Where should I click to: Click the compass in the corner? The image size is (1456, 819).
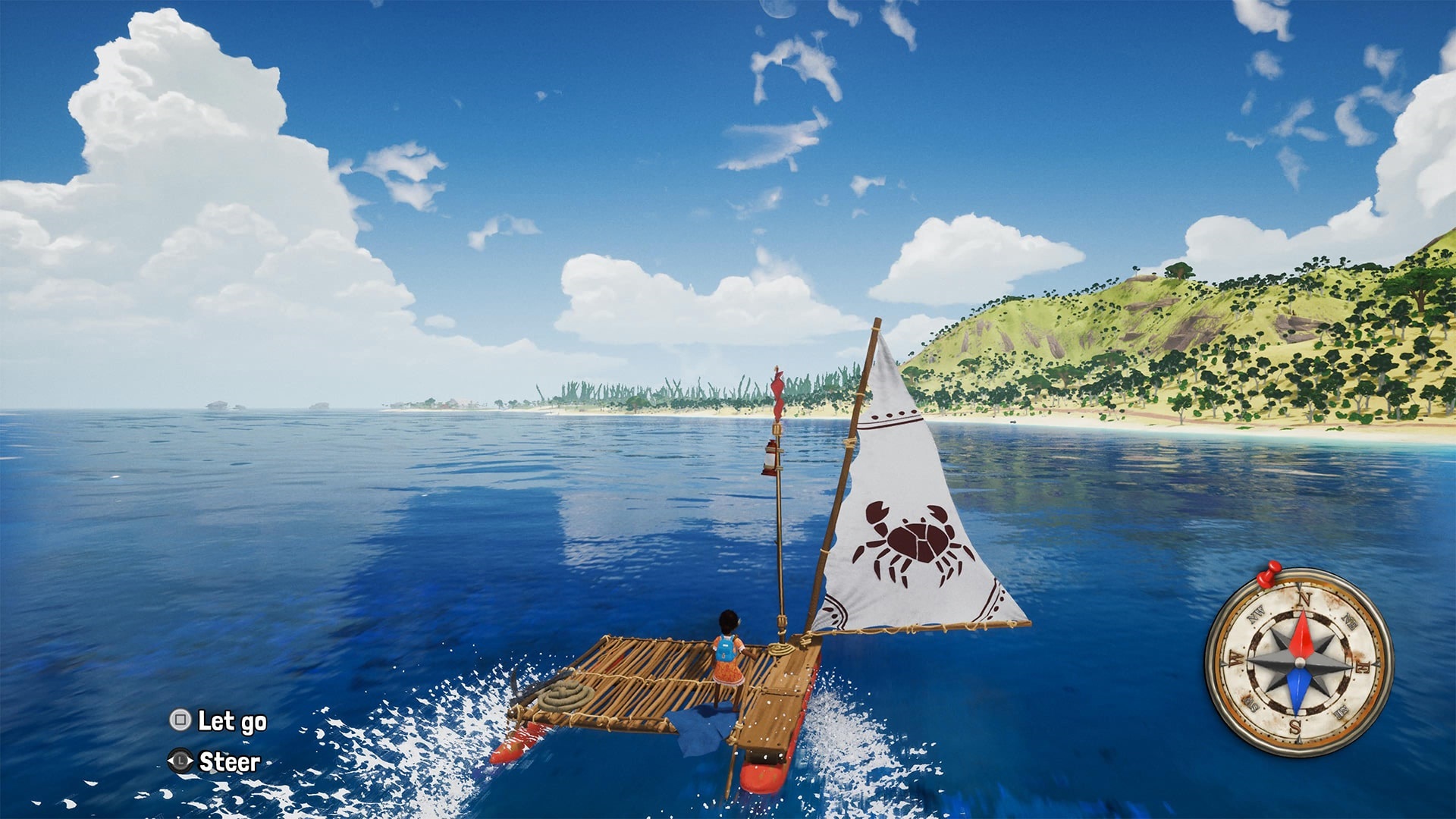pos(1298,661)
